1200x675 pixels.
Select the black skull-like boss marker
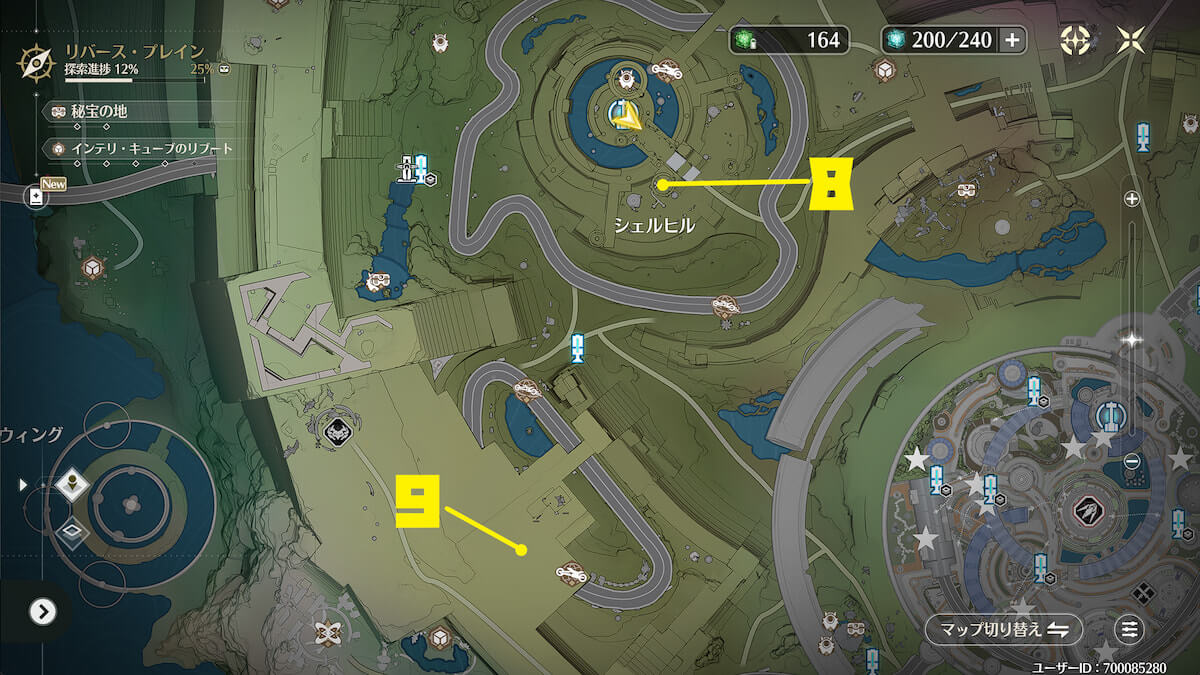(x=336, y=431)
